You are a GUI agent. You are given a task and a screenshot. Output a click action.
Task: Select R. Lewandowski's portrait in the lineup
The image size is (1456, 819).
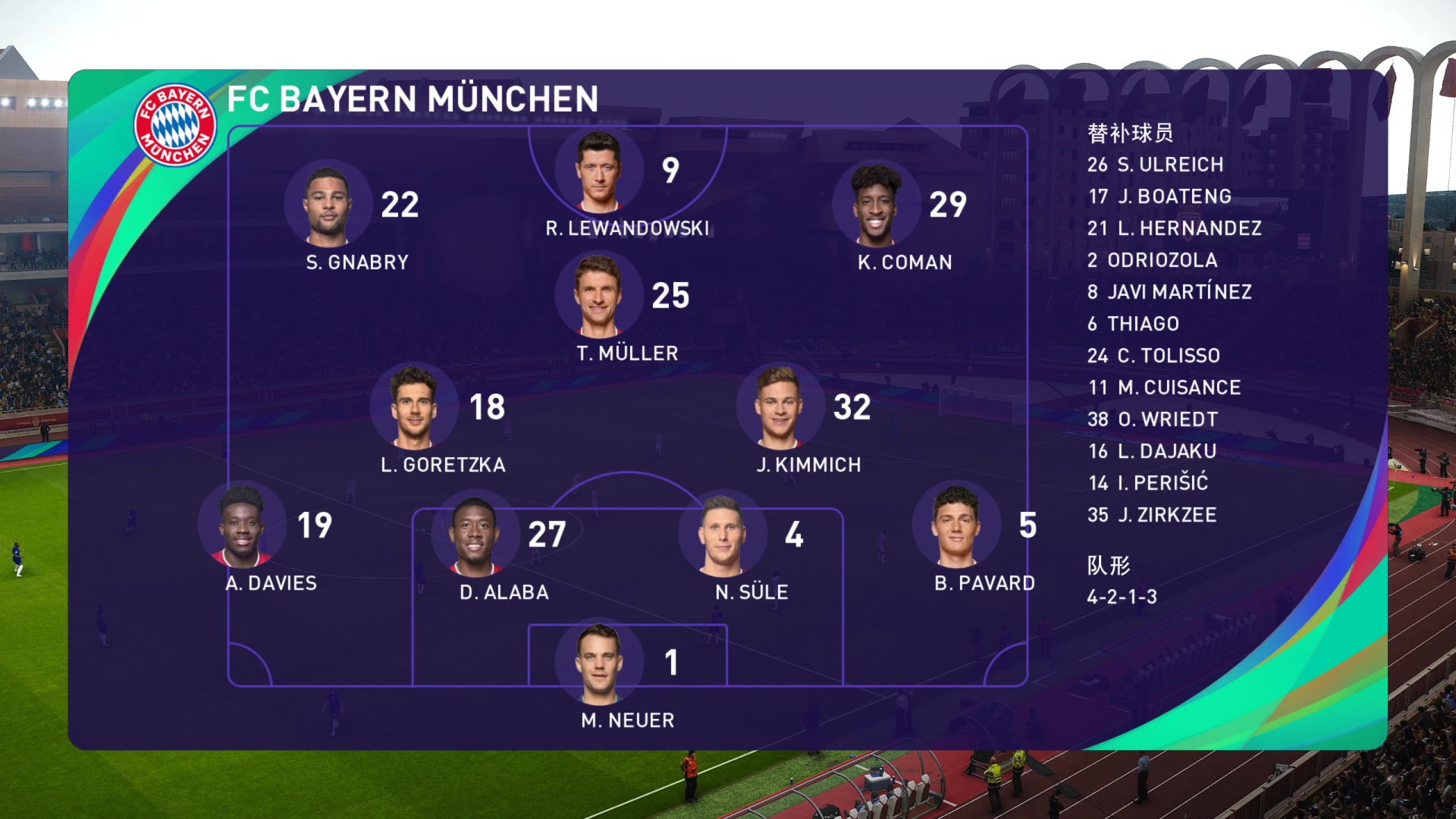(x=598, y=171)
